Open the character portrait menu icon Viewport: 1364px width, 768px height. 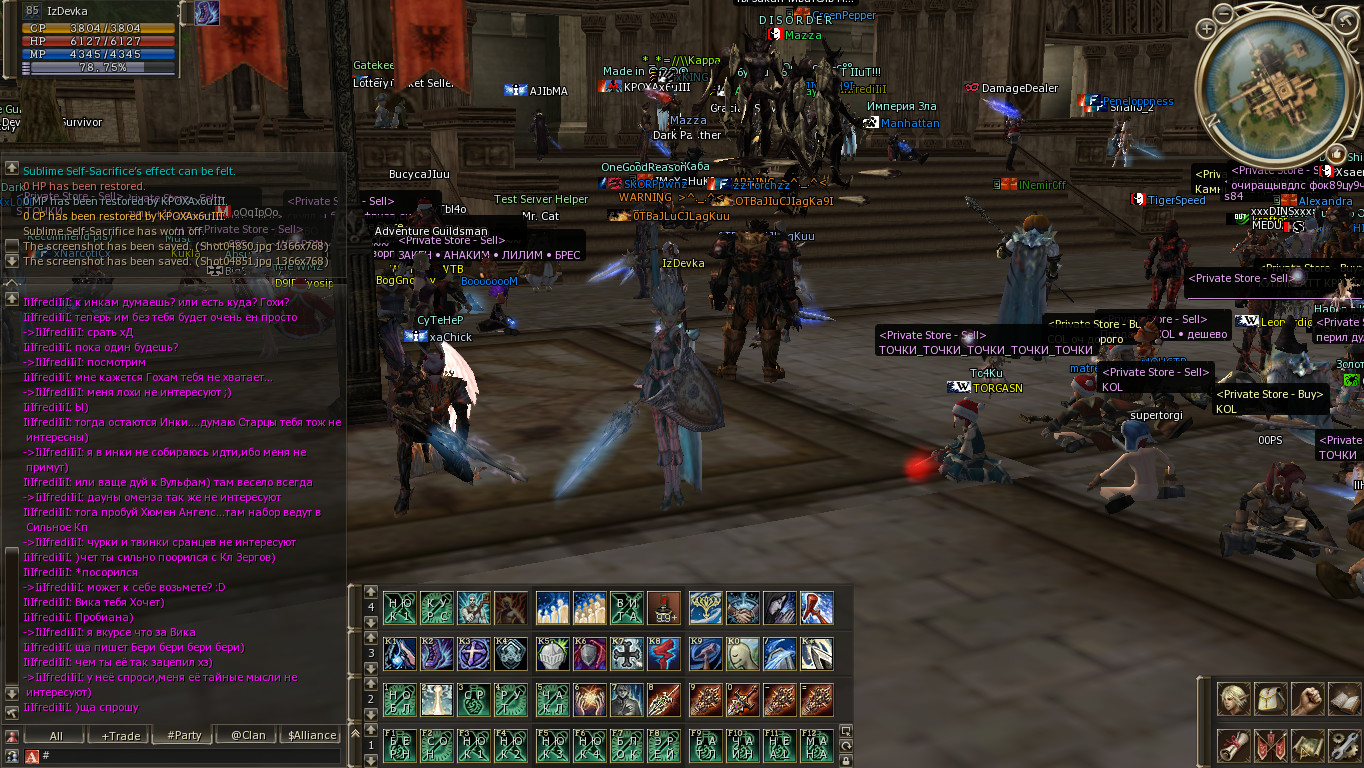1234,699
